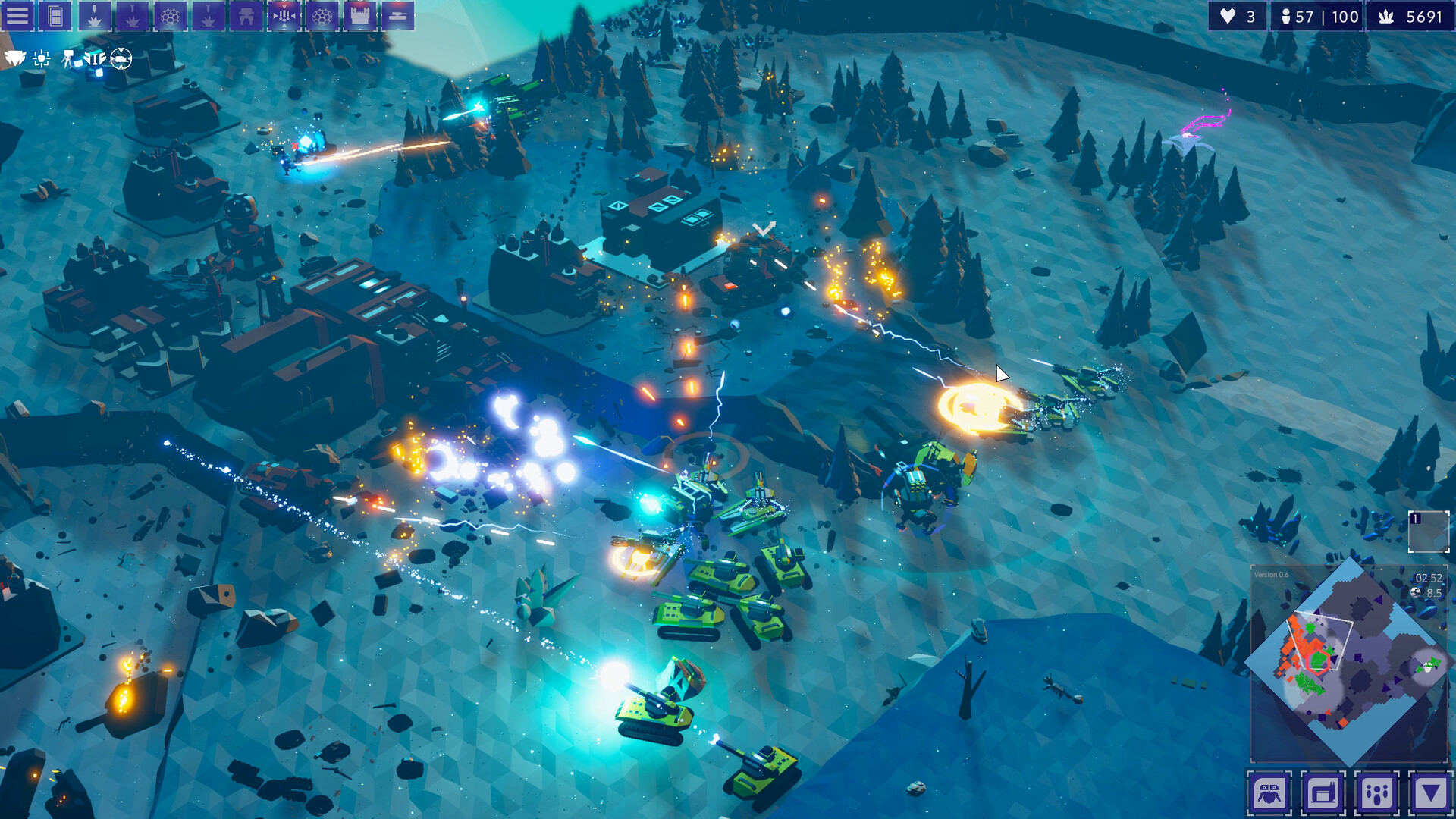The image size is (1456, 819).
Task: Click the unit squad group button
Action: pyautogui.click(x=1376, y=793)
